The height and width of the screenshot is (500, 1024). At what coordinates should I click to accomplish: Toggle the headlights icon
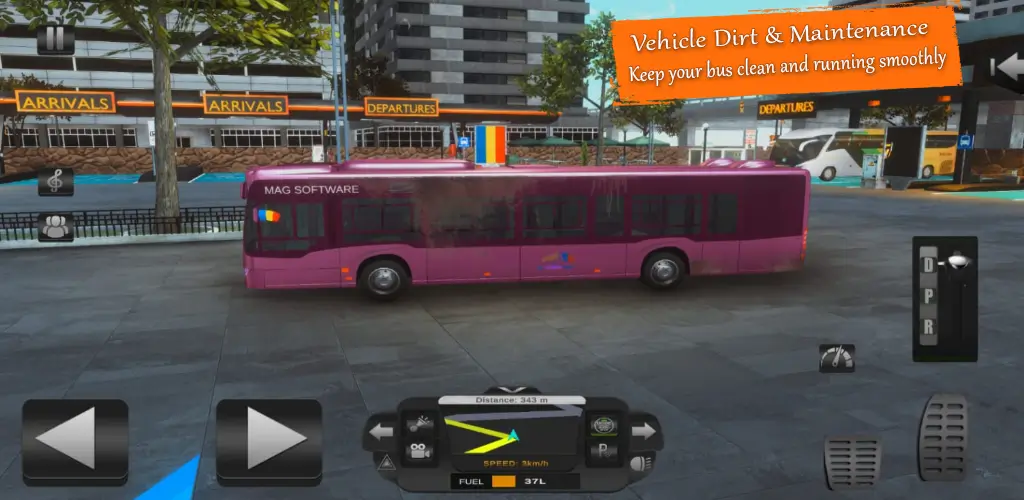click(x=639, y=463)
